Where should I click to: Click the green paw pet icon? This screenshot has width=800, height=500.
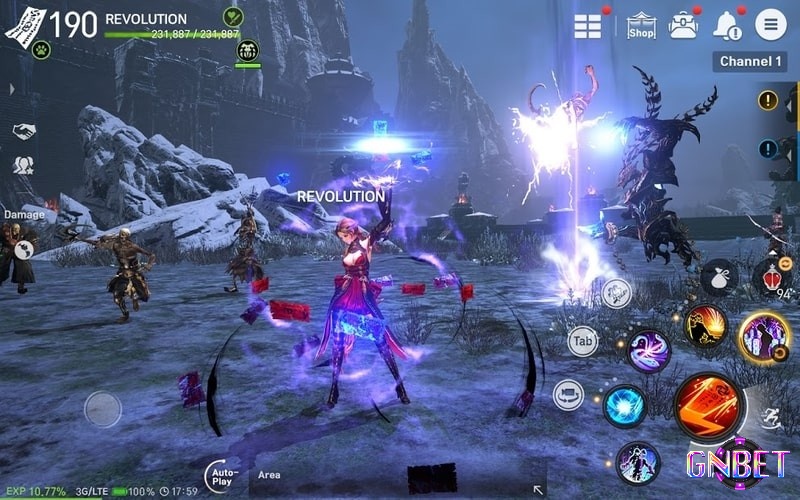pyautogui.click(x=41, y=49)
